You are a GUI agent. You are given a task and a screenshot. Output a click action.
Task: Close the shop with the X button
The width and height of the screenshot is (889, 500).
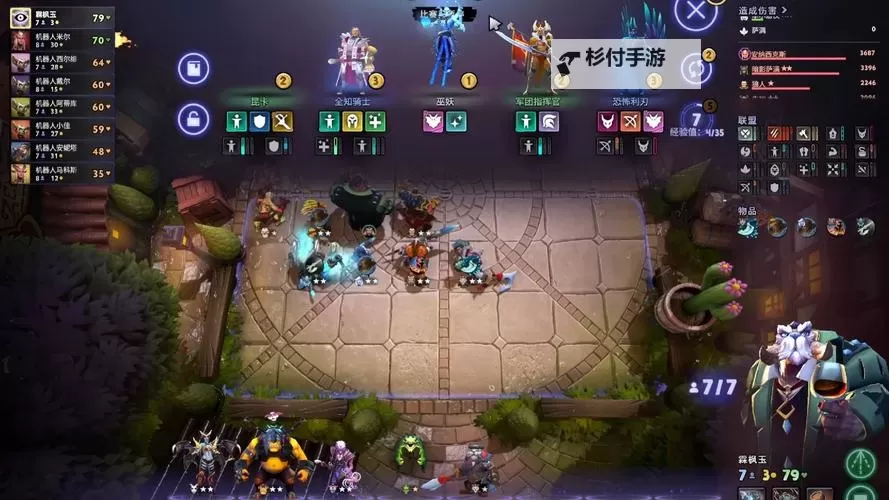tap(695, 14)
